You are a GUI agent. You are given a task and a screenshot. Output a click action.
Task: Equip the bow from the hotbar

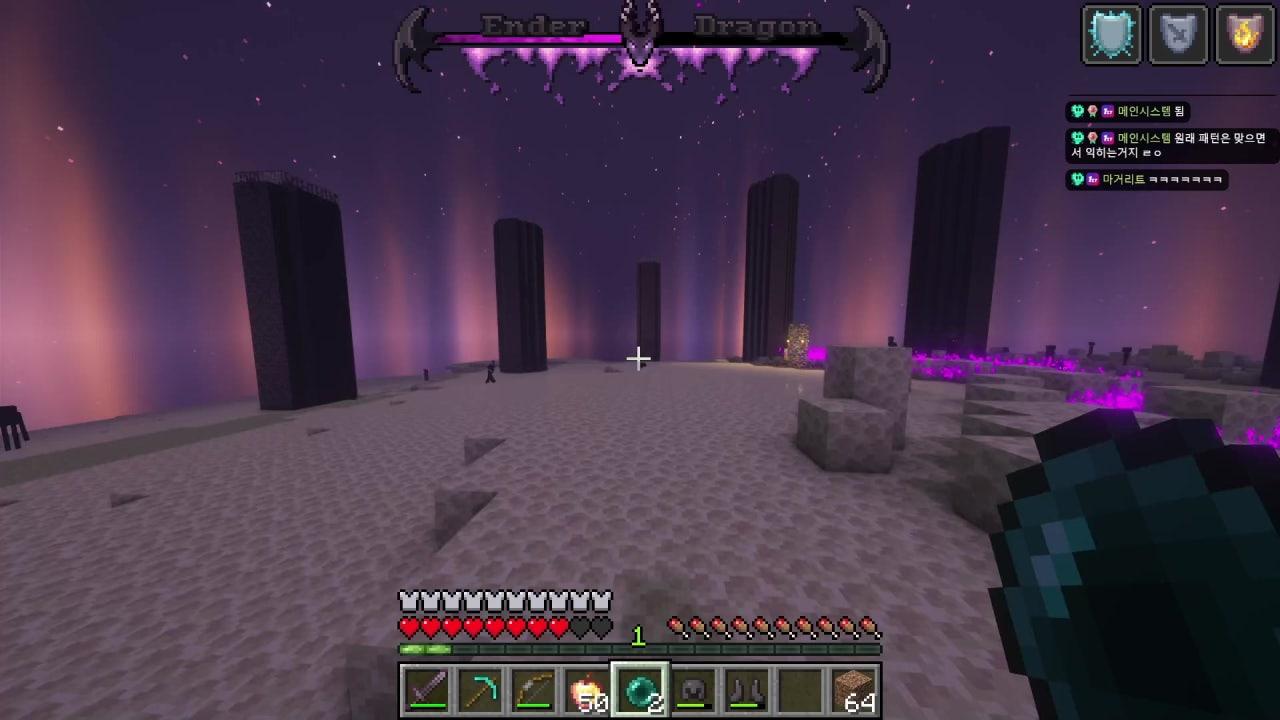click(x=533, y=690)
